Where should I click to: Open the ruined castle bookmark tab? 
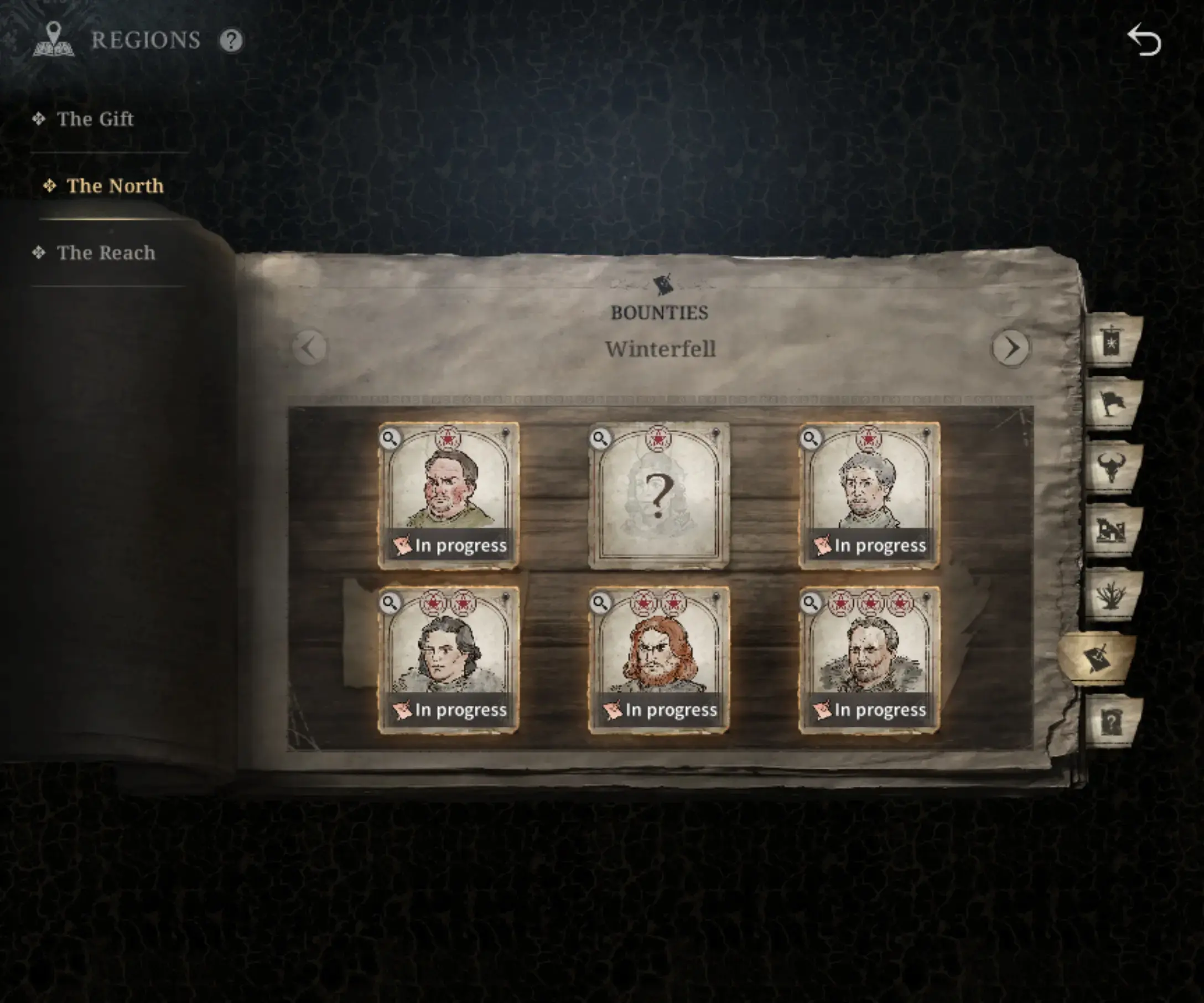(1112, 530)
